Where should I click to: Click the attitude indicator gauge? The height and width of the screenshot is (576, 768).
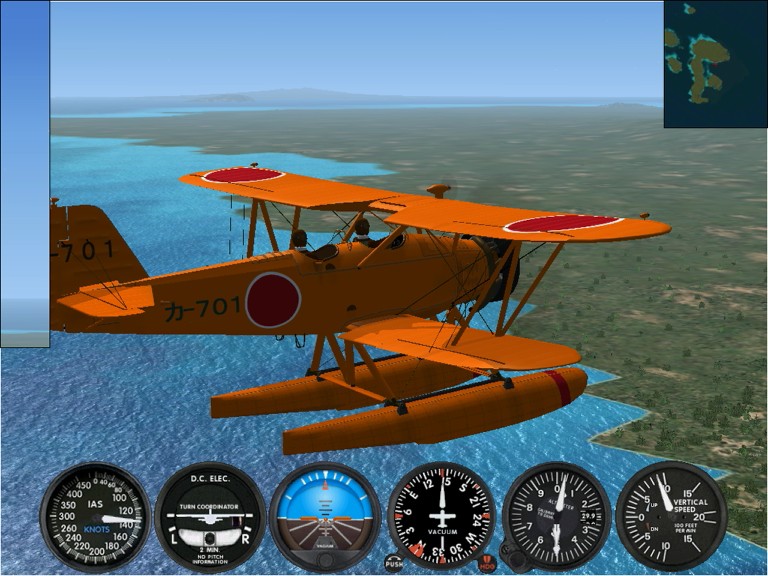pos(325,516)
